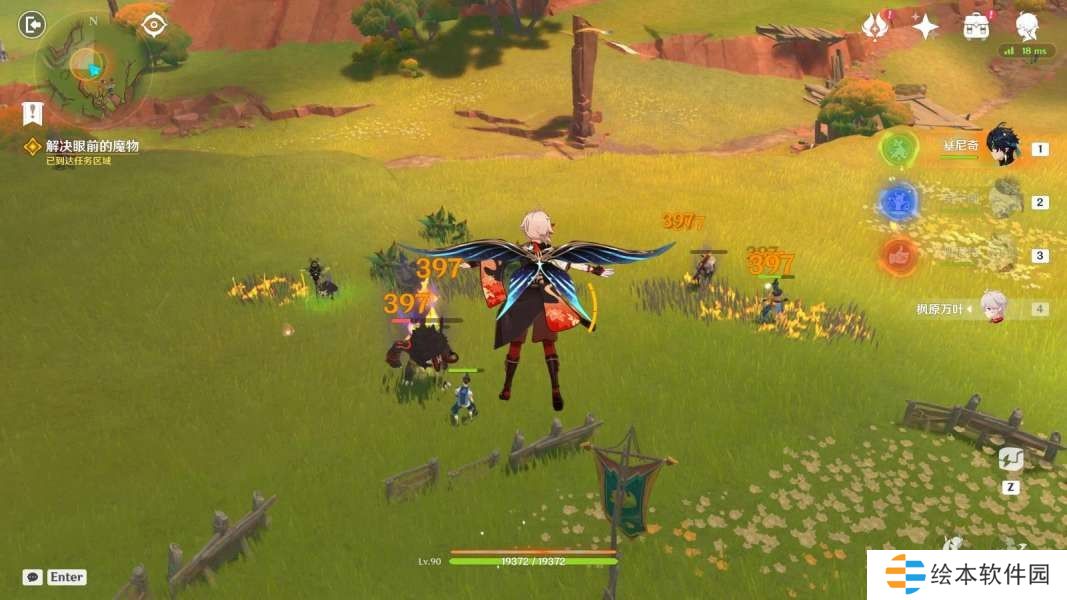The image size is (1067, 600).
Task: Click the blue emote bubble icon
Action: point(898,202)
